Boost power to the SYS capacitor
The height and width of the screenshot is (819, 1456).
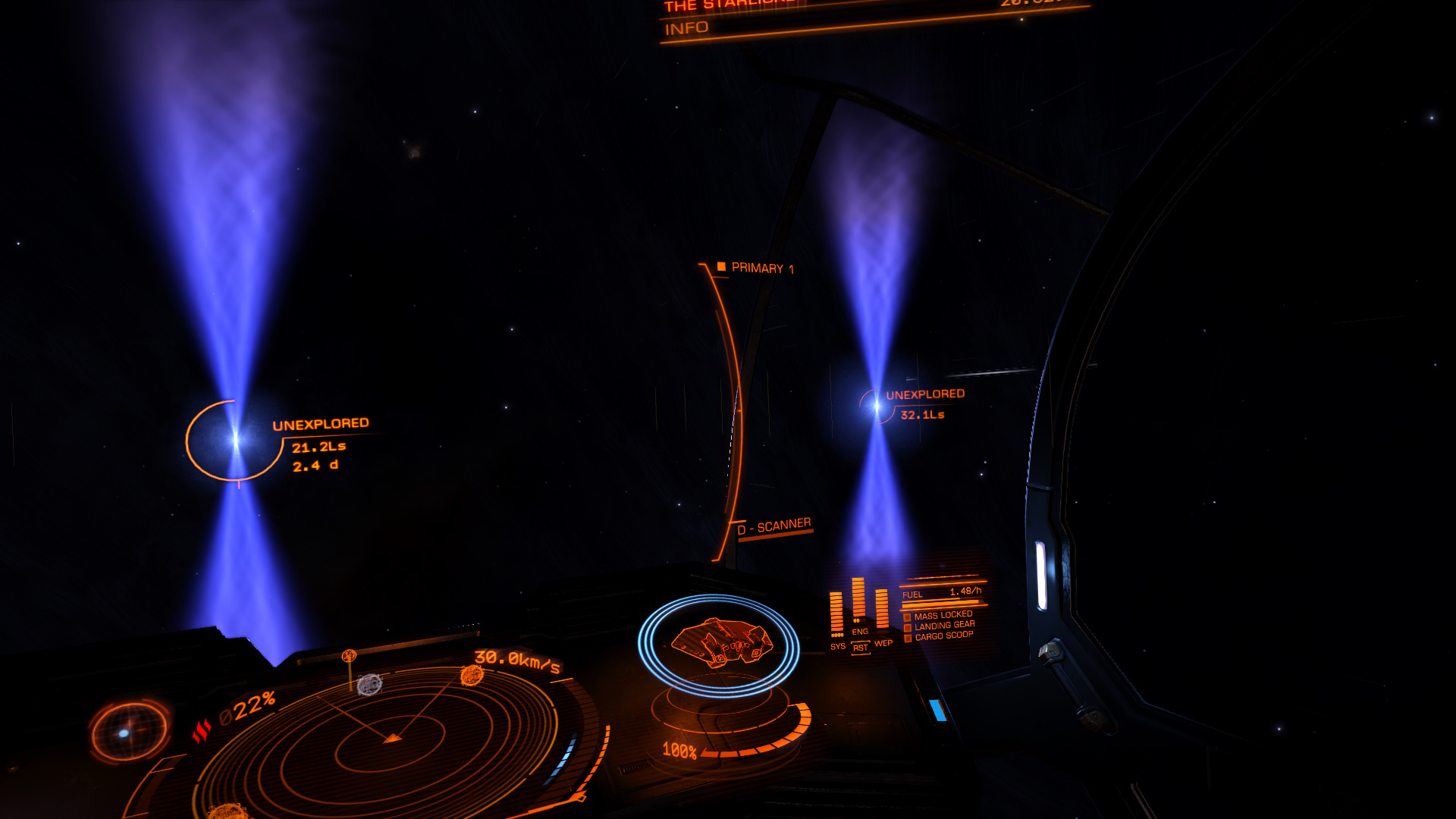[x=837, y=646]
